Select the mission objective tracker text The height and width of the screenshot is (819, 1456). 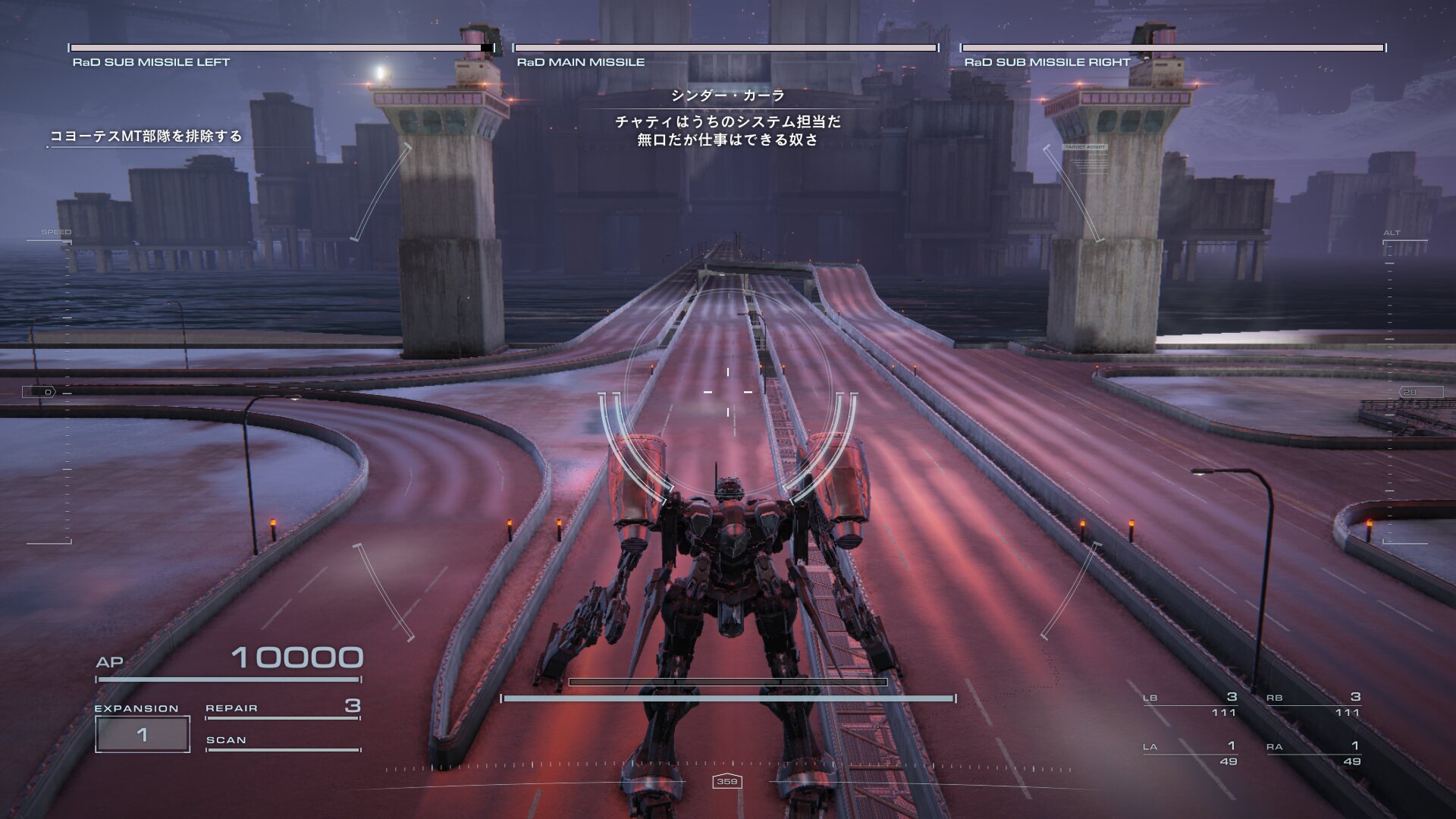(146, 136)
